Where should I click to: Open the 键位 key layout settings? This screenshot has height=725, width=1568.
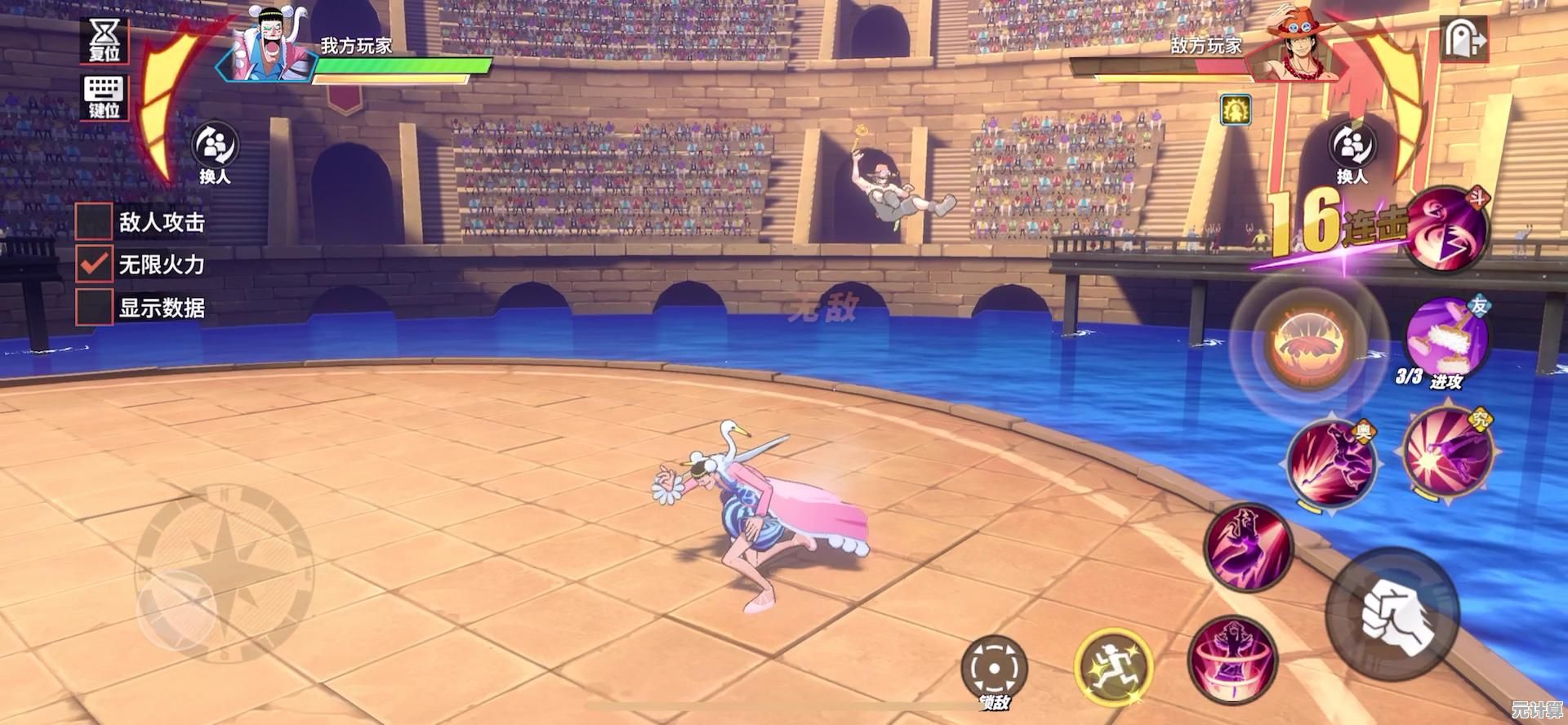[x=104, y=96]
